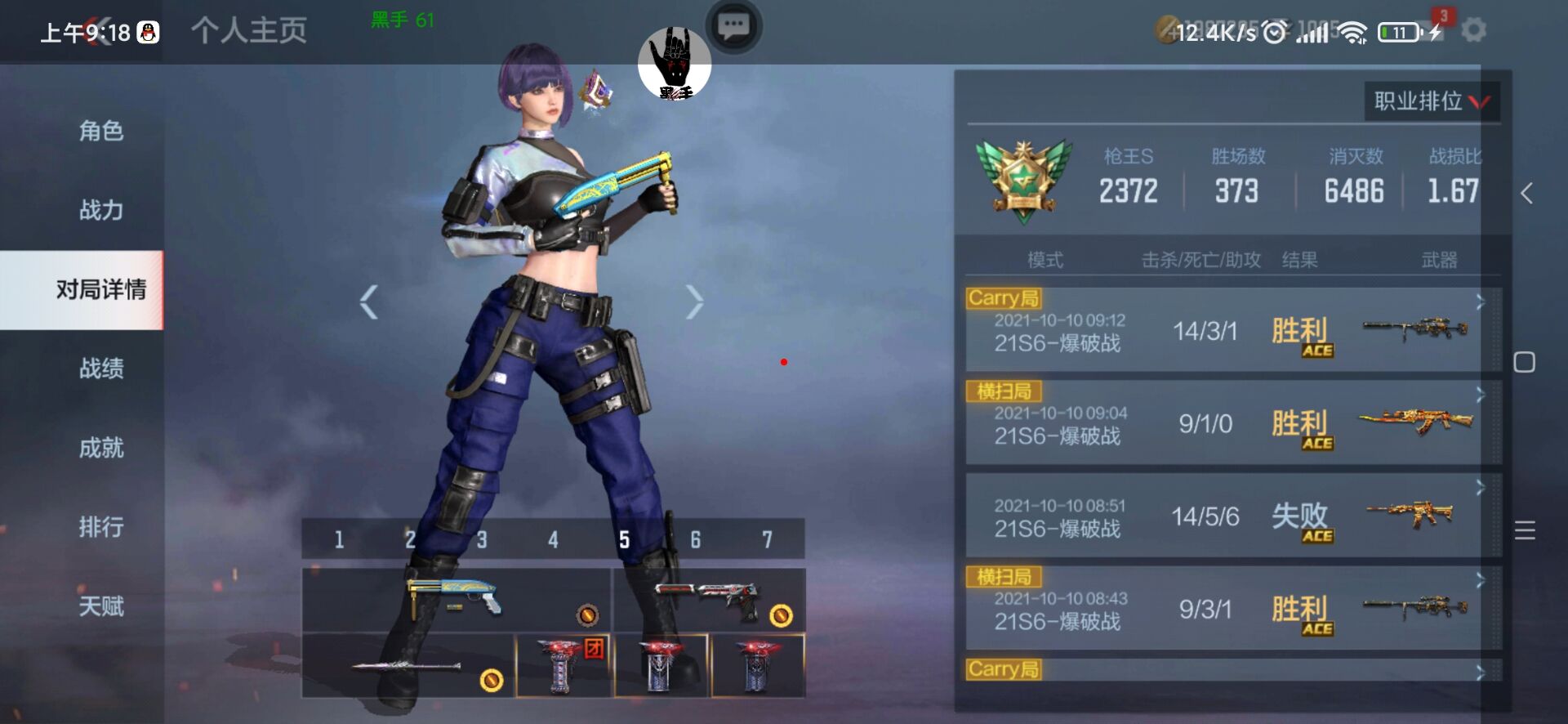Open the 职业排位 mode dropdown

[1432, 101]
